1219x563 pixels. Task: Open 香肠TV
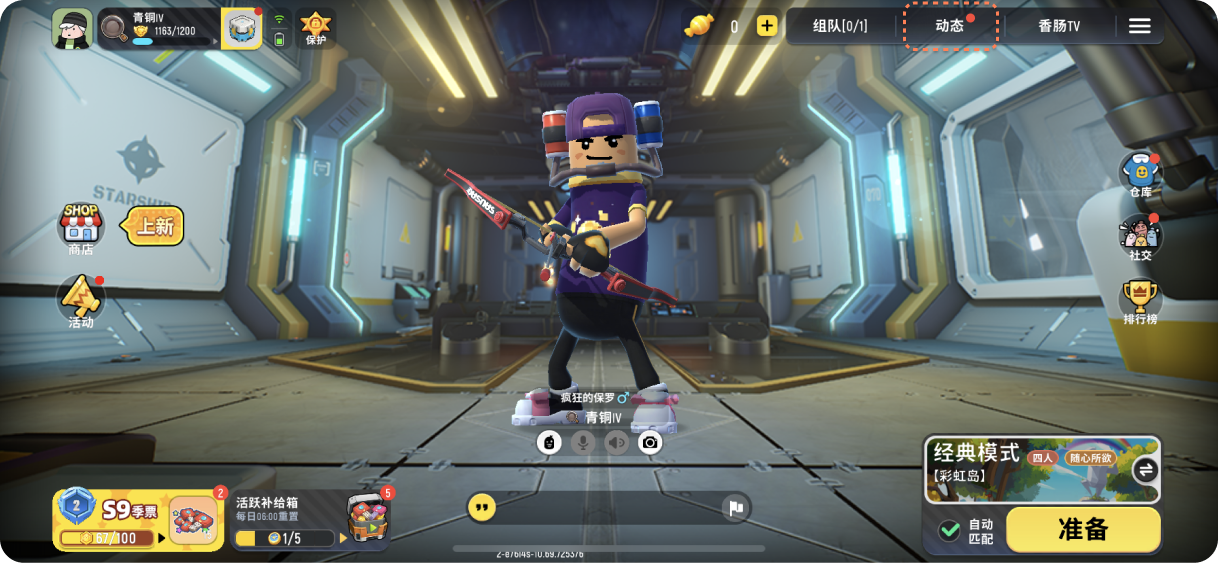click(x=1059, y=26)
